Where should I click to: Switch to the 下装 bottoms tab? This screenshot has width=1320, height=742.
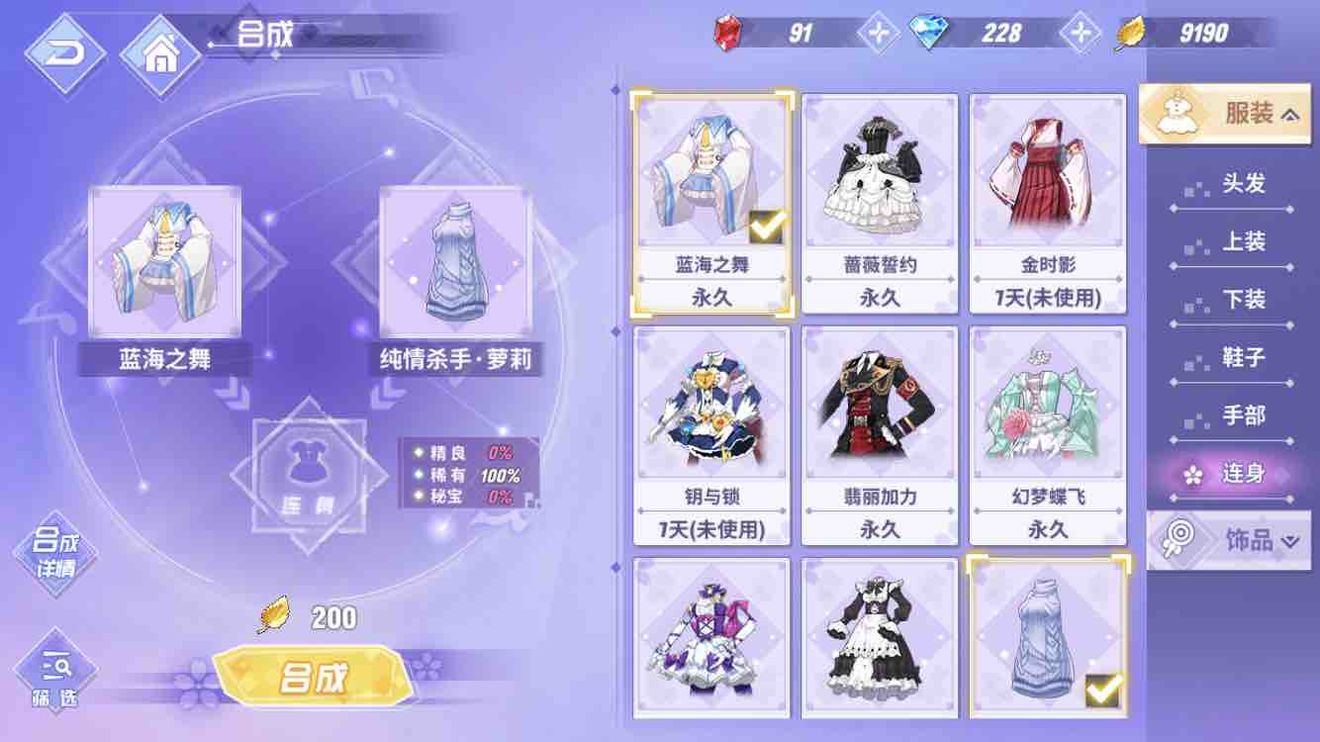click(1245, 299)
